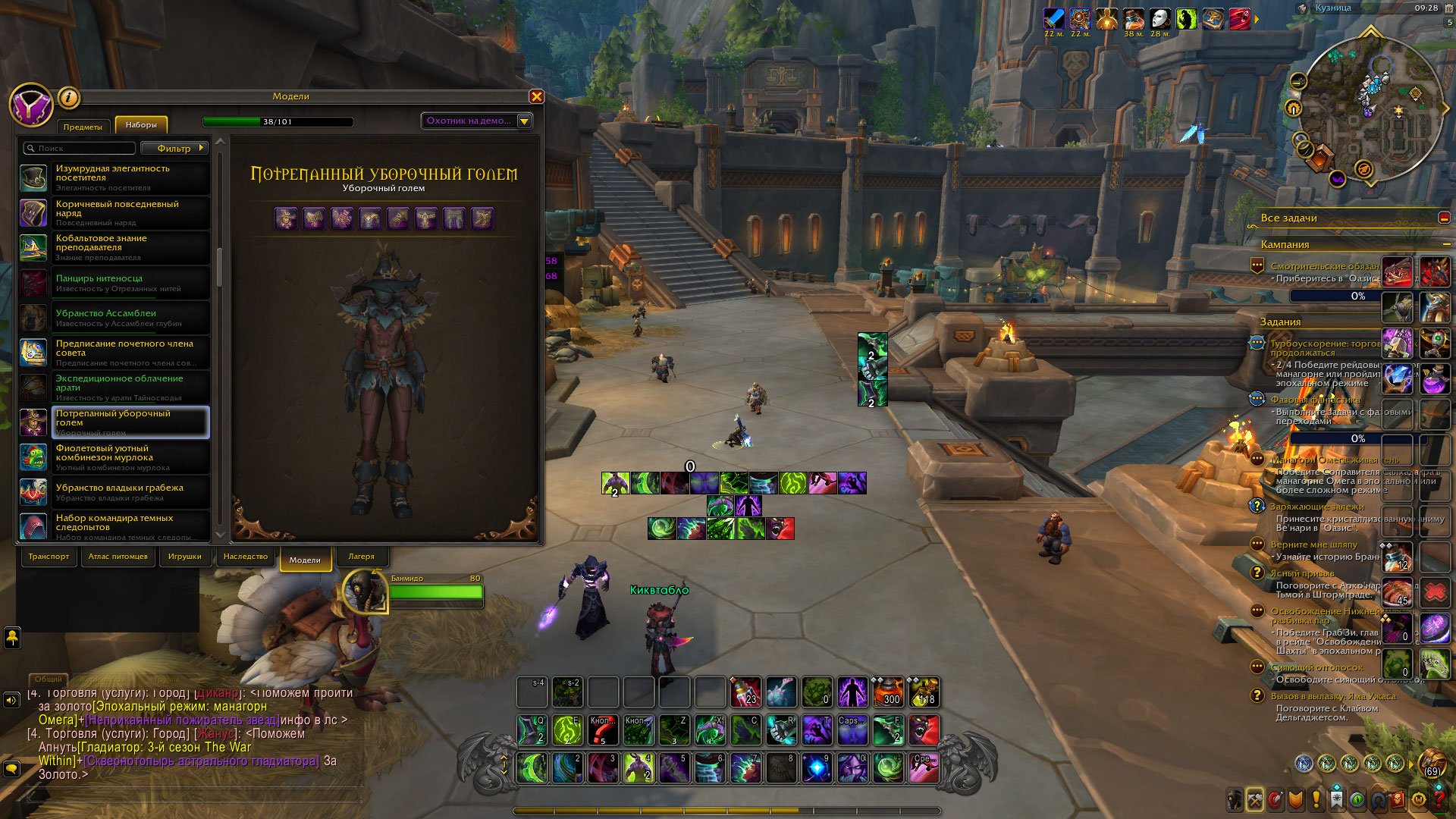Open the Общий chat tab
Viewport: 1456px width, 819px height.
click(48, 679)
